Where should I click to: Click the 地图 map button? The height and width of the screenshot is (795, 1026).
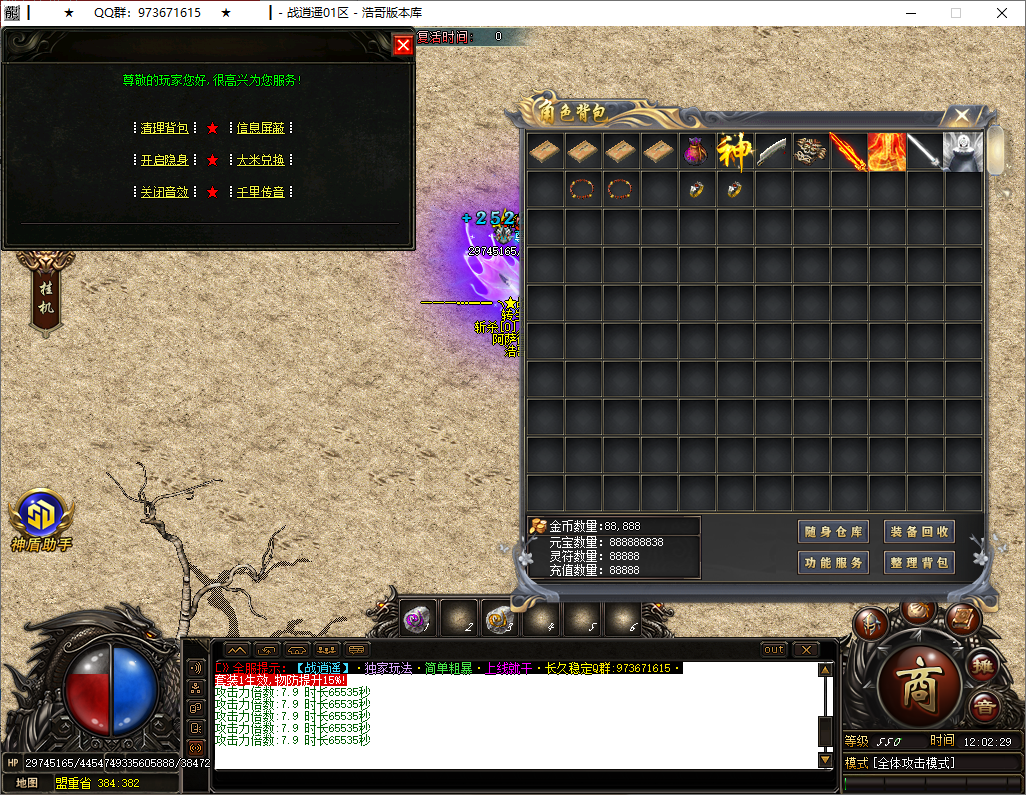pyautogui.click(x=27, y=783)
